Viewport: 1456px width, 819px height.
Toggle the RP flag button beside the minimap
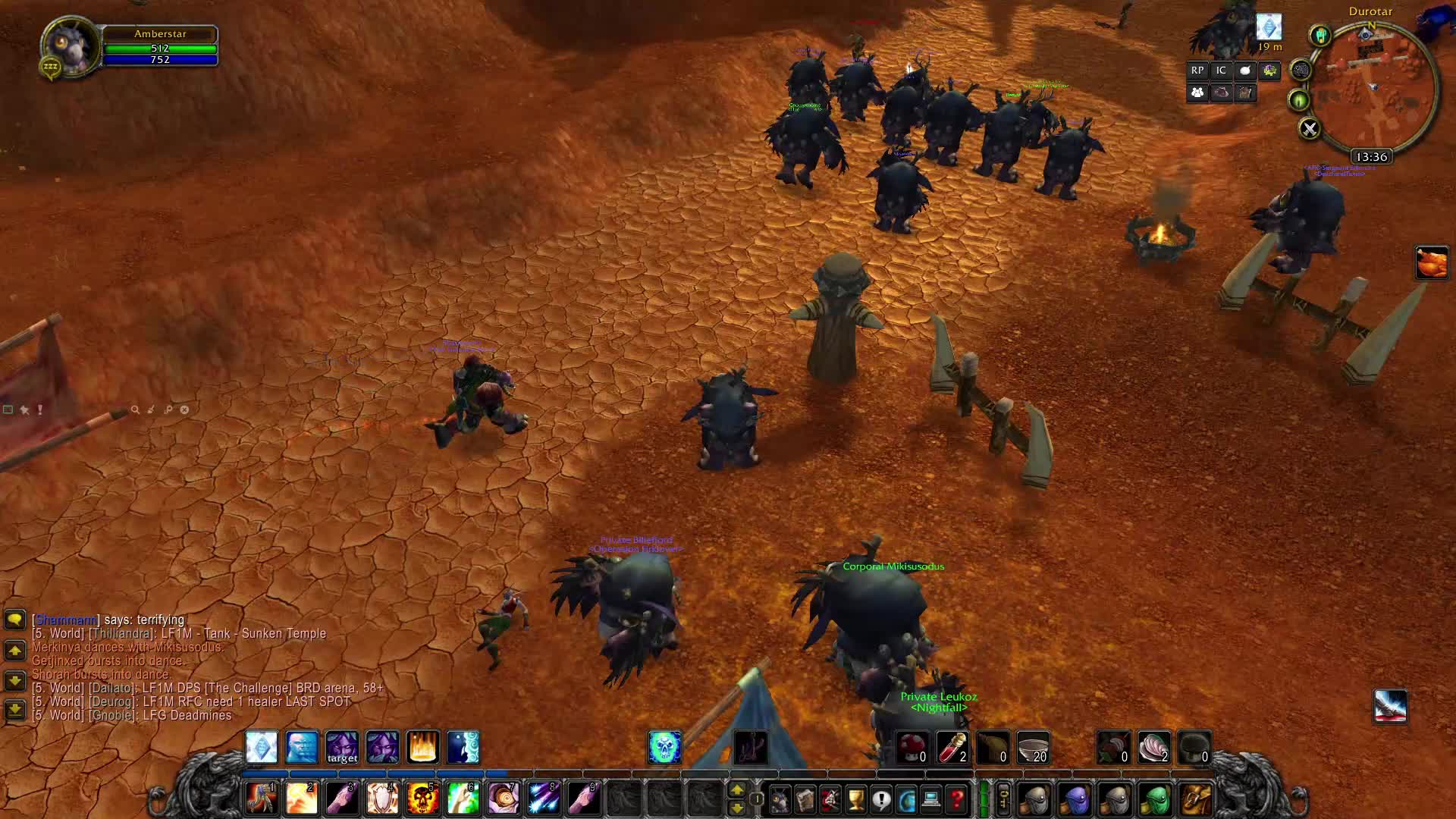(1197, 70)
